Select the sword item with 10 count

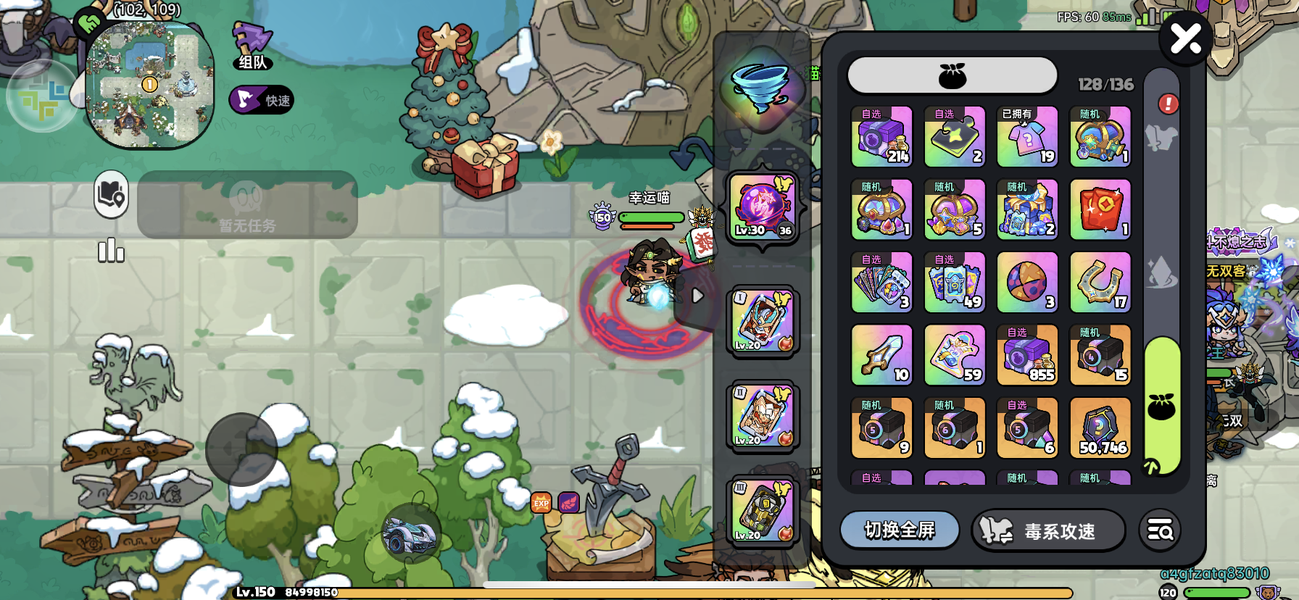881,355
